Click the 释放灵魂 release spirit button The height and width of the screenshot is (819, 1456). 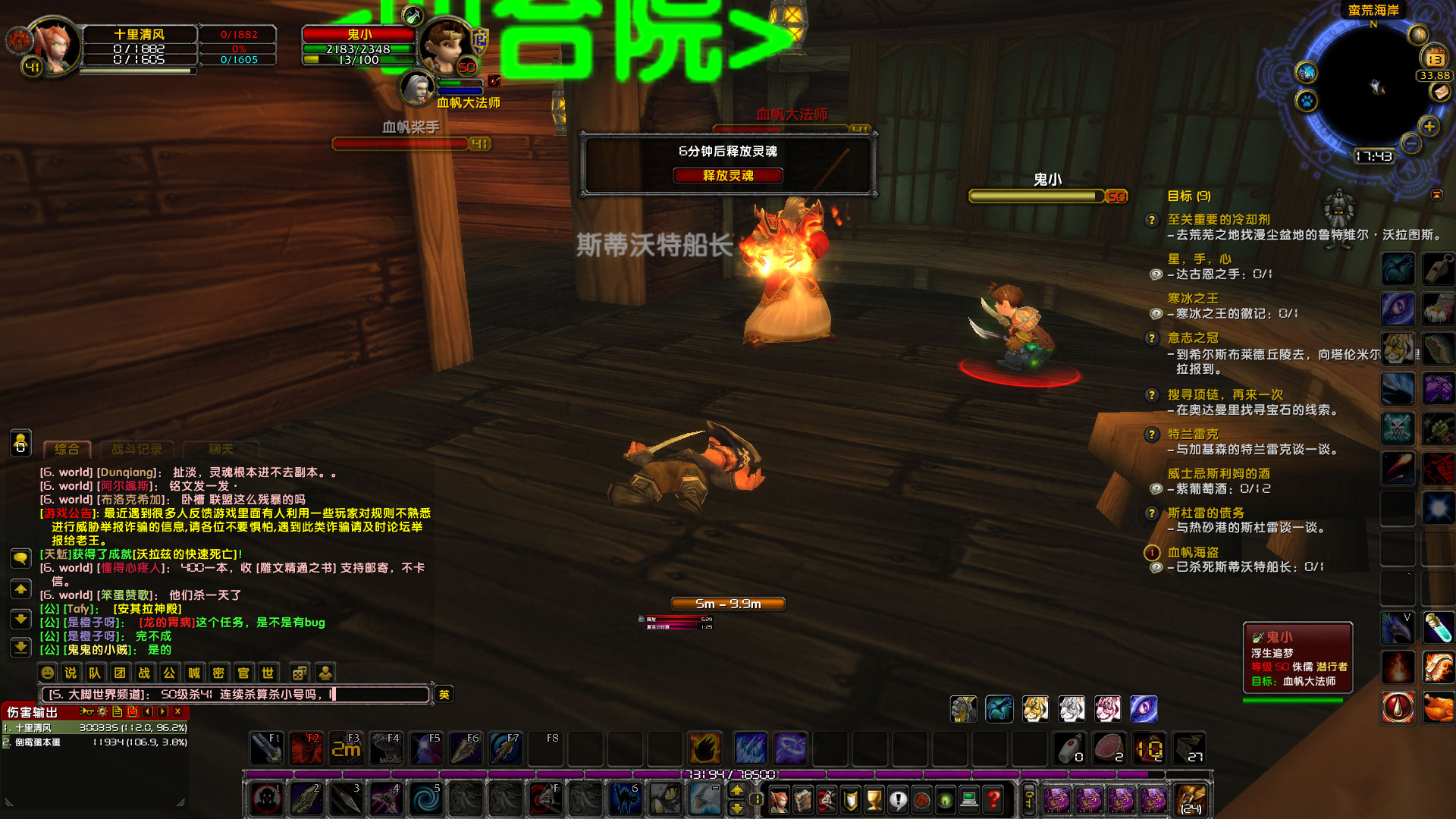click(x=728, y=175)
